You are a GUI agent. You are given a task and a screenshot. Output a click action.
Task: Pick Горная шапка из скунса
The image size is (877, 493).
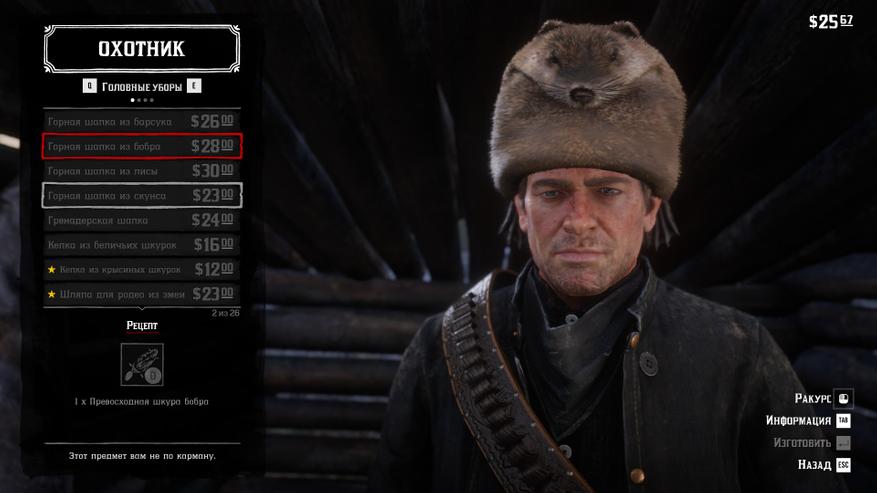[x=141, y=196]
